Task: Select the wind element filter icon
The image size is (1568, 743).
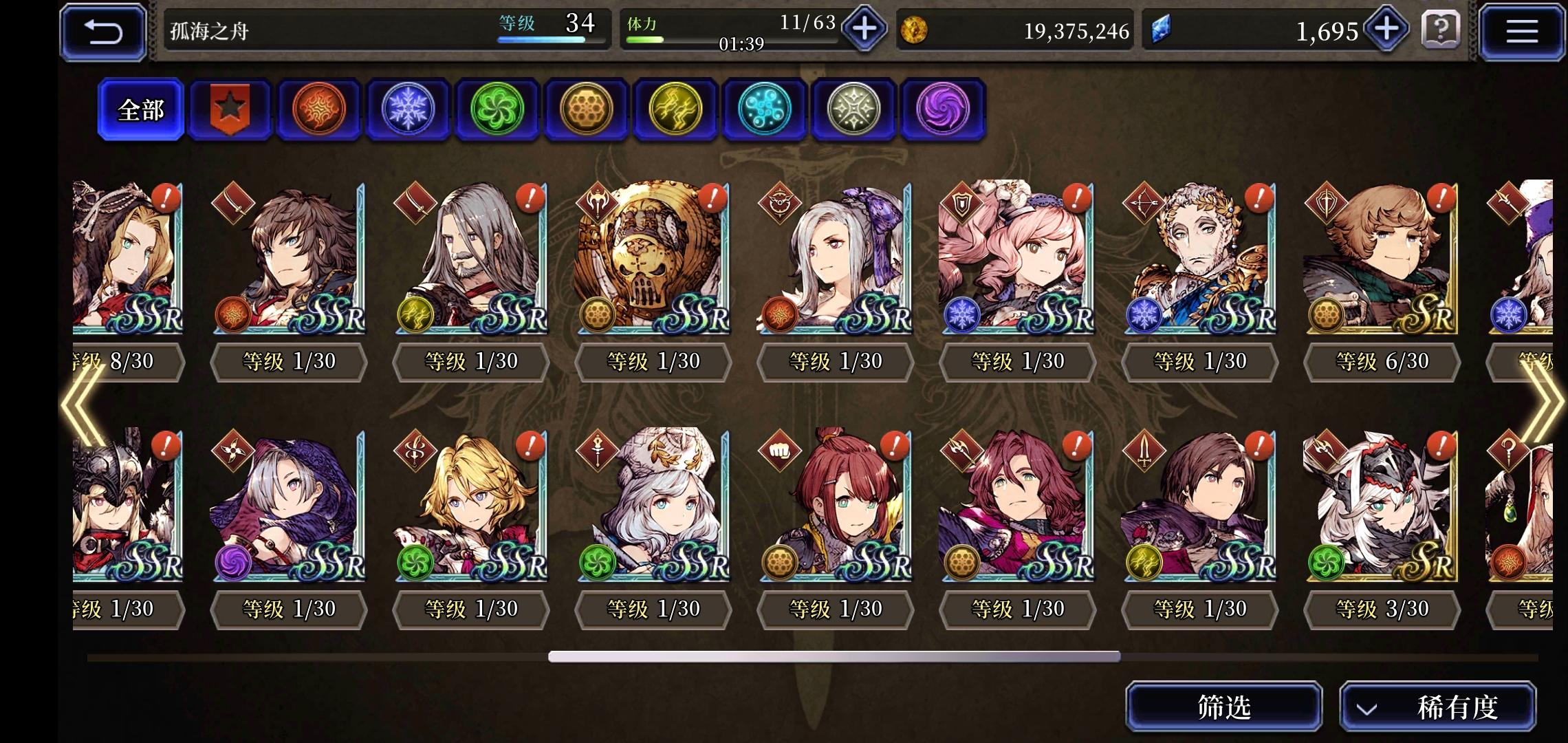Action: [497, 110]
